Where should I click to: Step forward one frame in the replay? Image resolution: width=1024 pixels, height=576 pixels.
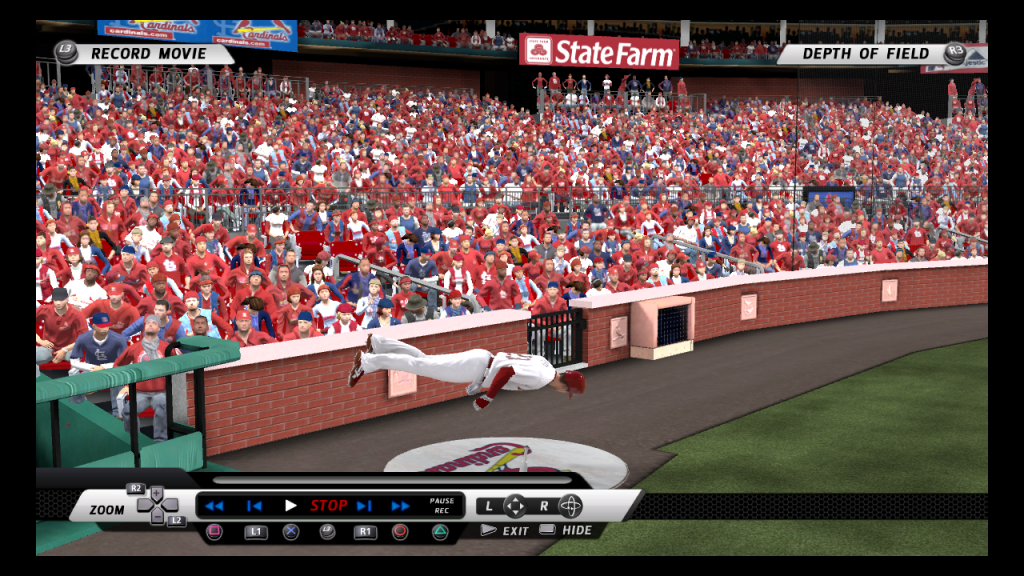point(364,506)
